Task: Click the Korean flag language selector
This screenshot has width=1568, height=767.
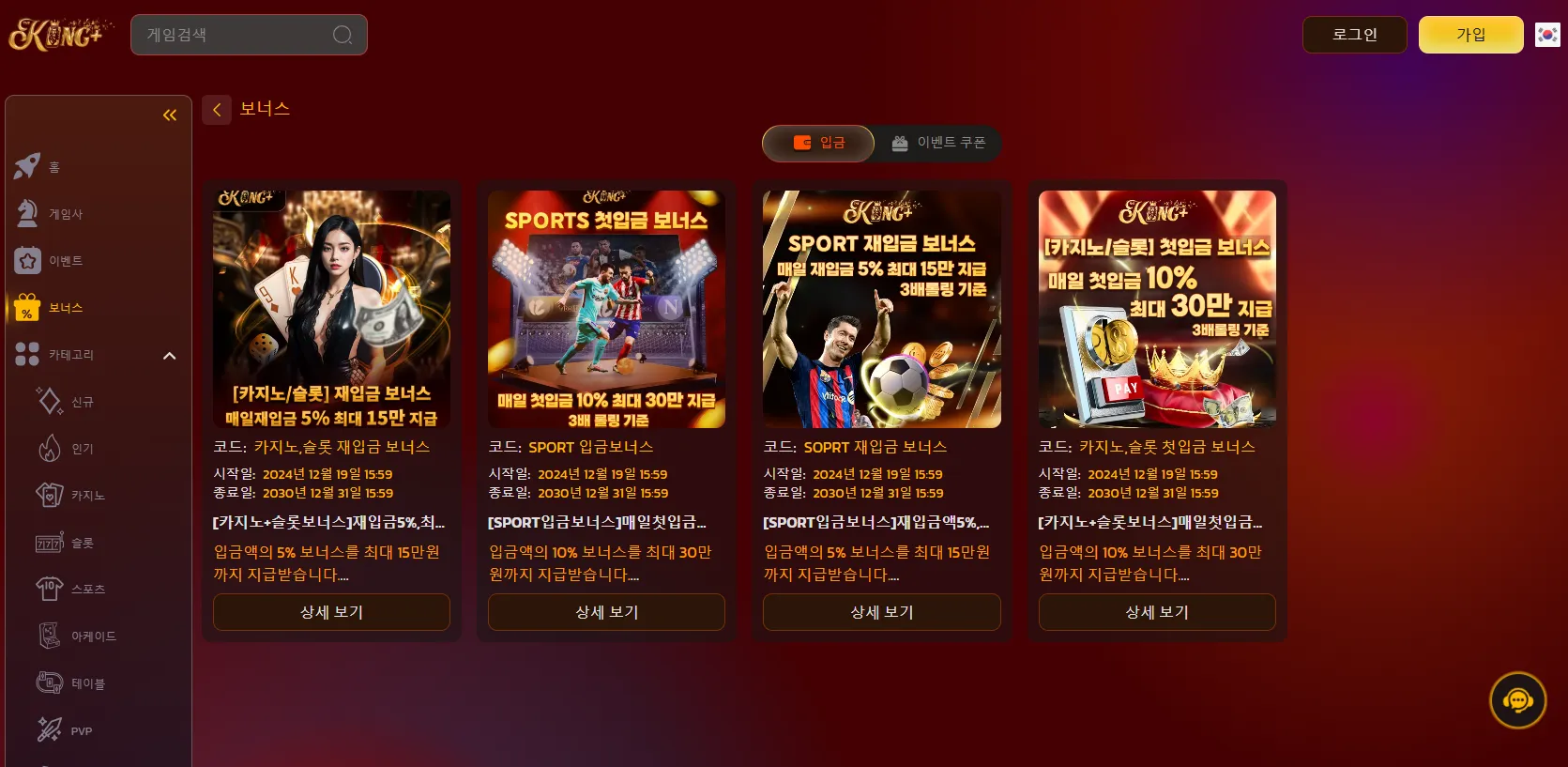Action: (1546, 34)
